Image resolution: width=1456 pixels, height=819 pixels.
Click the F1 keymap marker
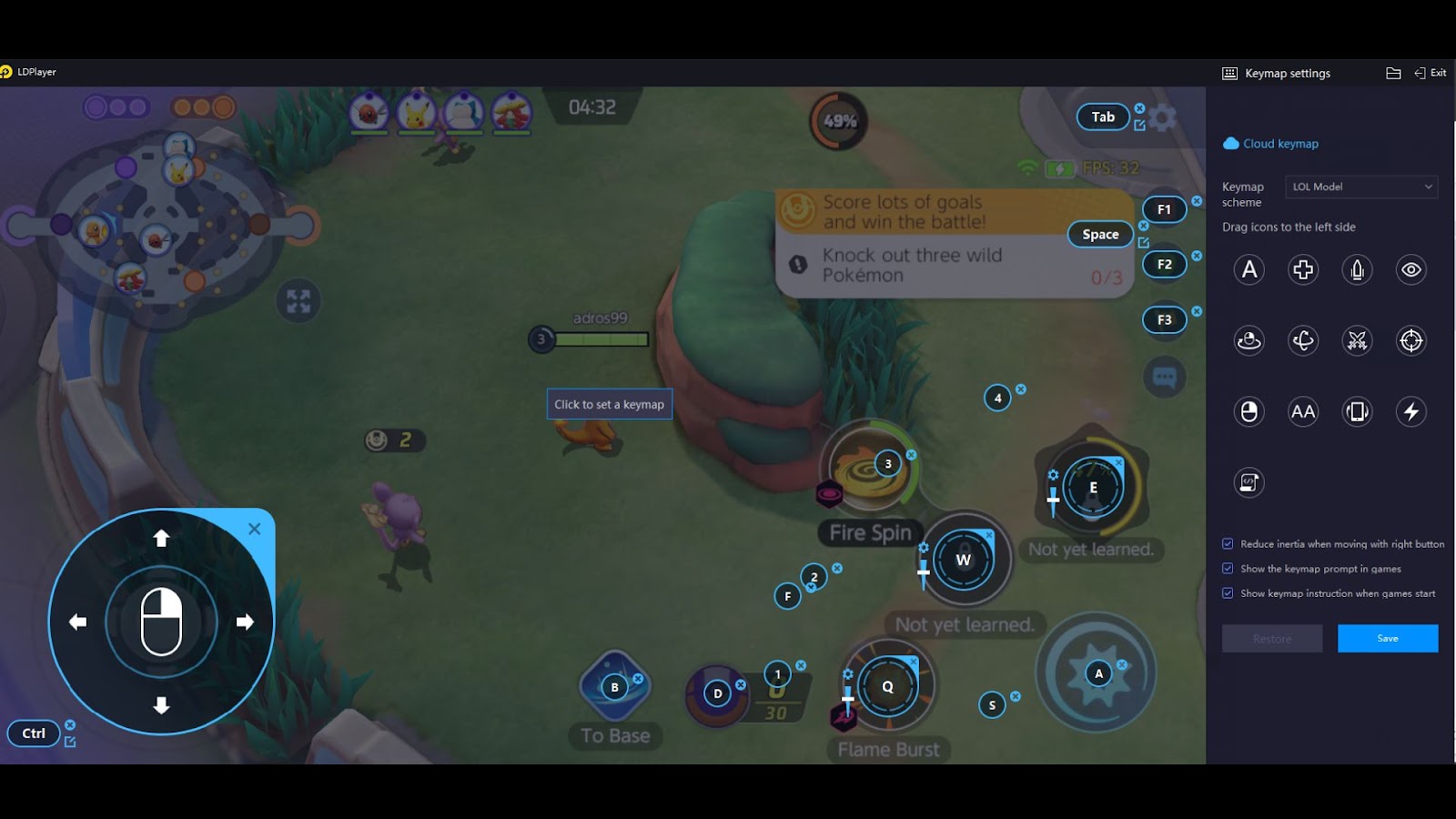coord(1164,209)
